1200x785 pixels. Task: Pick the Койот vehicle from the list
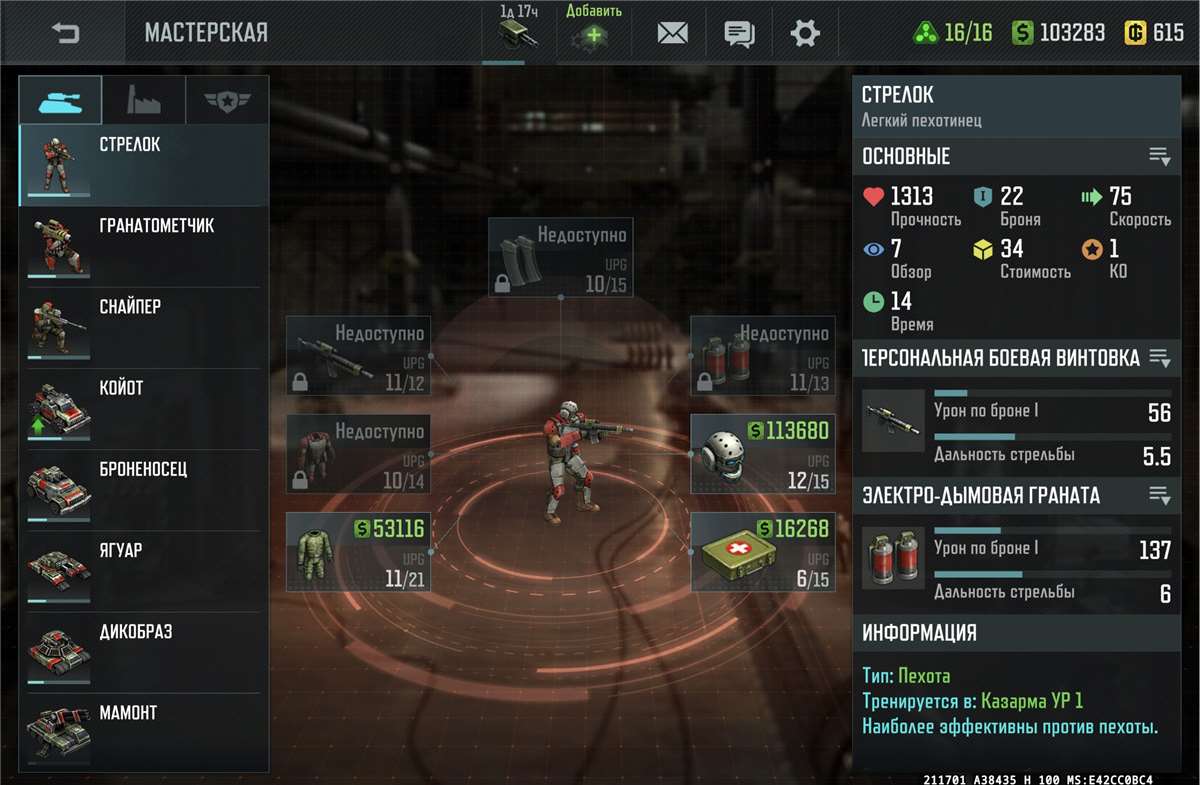(x=143, y=408)
